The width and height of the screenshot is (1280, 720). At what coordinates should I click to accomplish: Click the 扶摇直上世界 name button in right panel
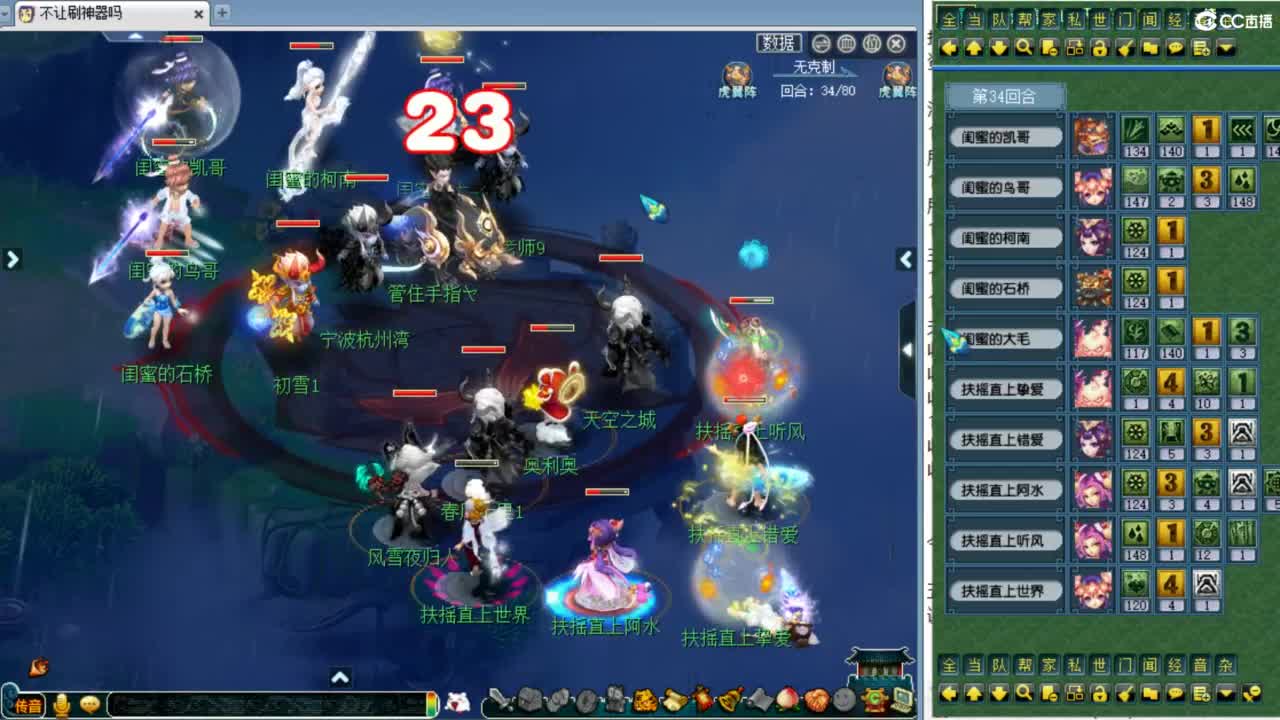click(x=1004, y=591)
